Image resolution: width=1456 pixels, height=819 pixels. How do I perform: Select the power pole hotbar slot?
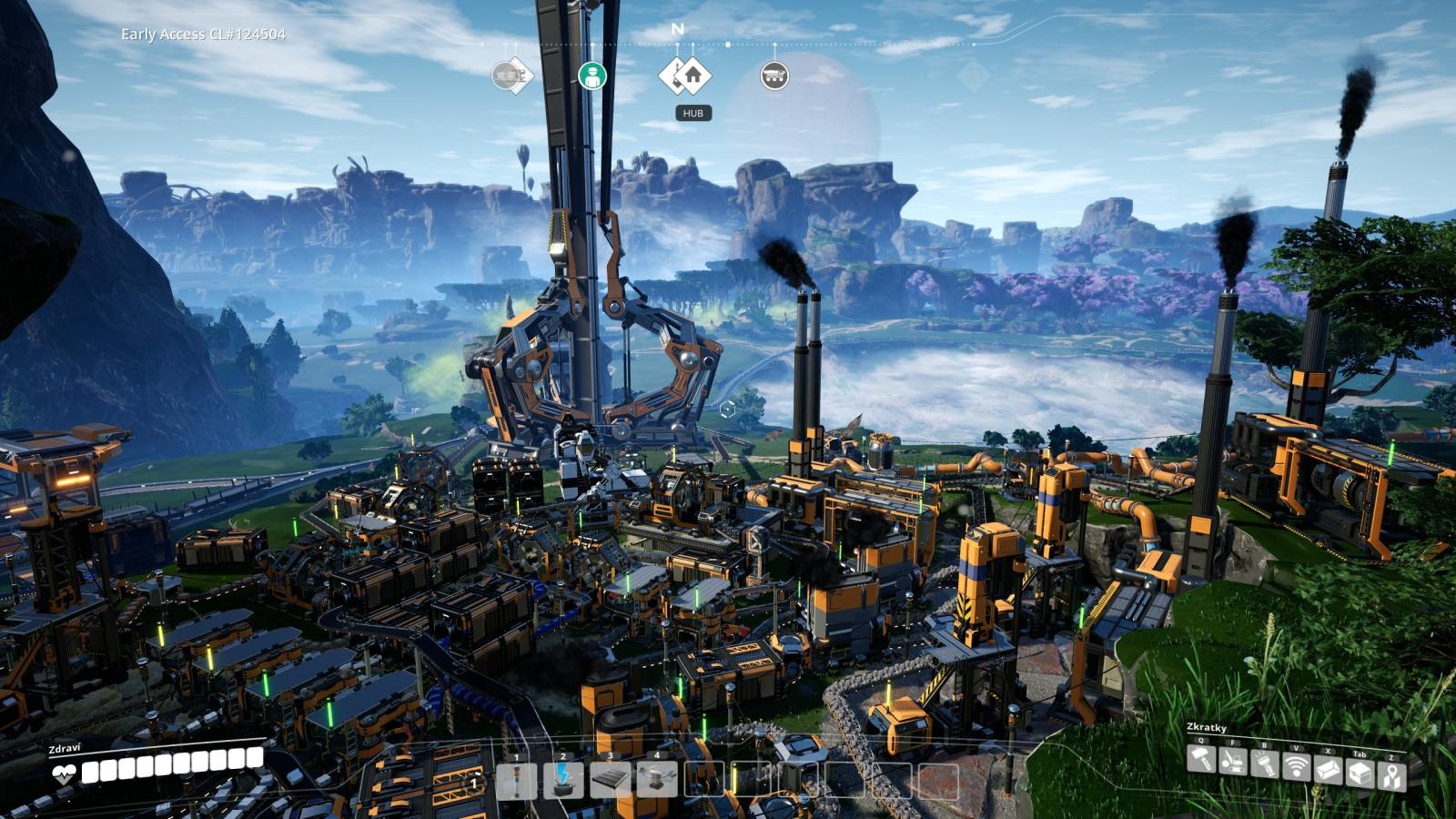tap(516, 781)
